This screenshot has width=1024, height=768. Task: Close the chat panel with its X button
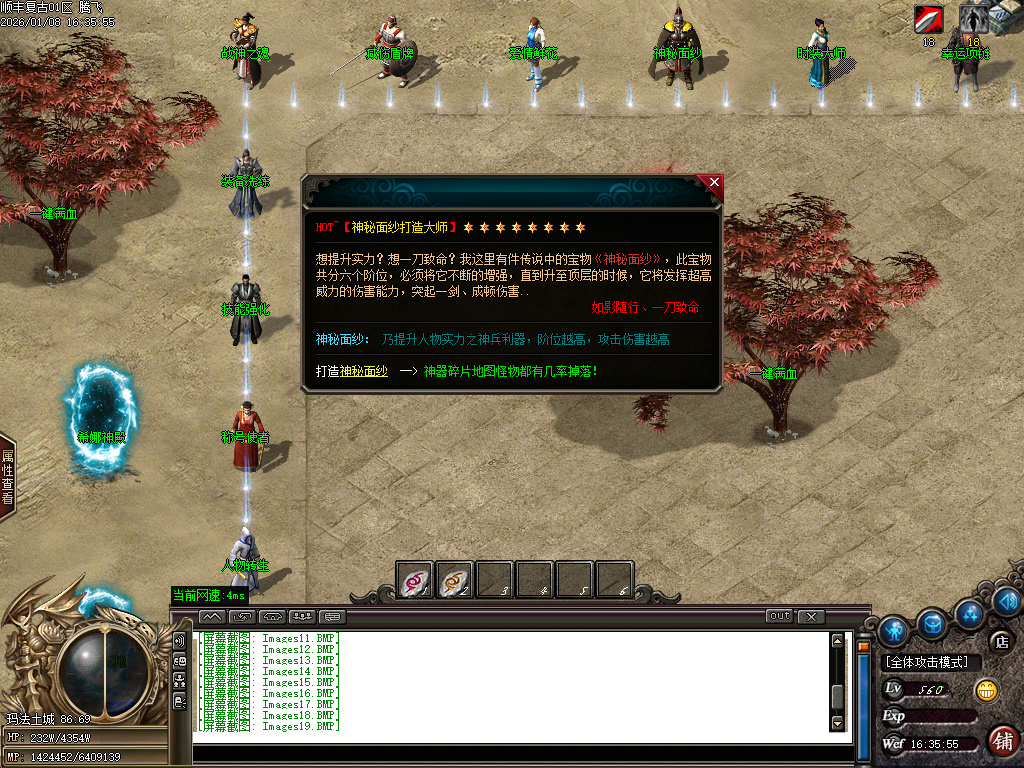(811, 616)
